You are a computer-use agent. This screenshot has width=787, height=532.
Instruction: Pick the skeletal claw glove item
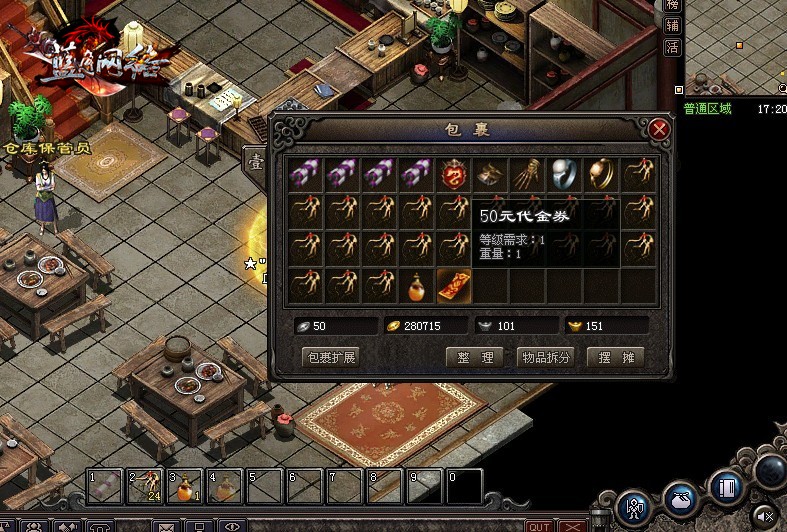(x=527, y=175)
